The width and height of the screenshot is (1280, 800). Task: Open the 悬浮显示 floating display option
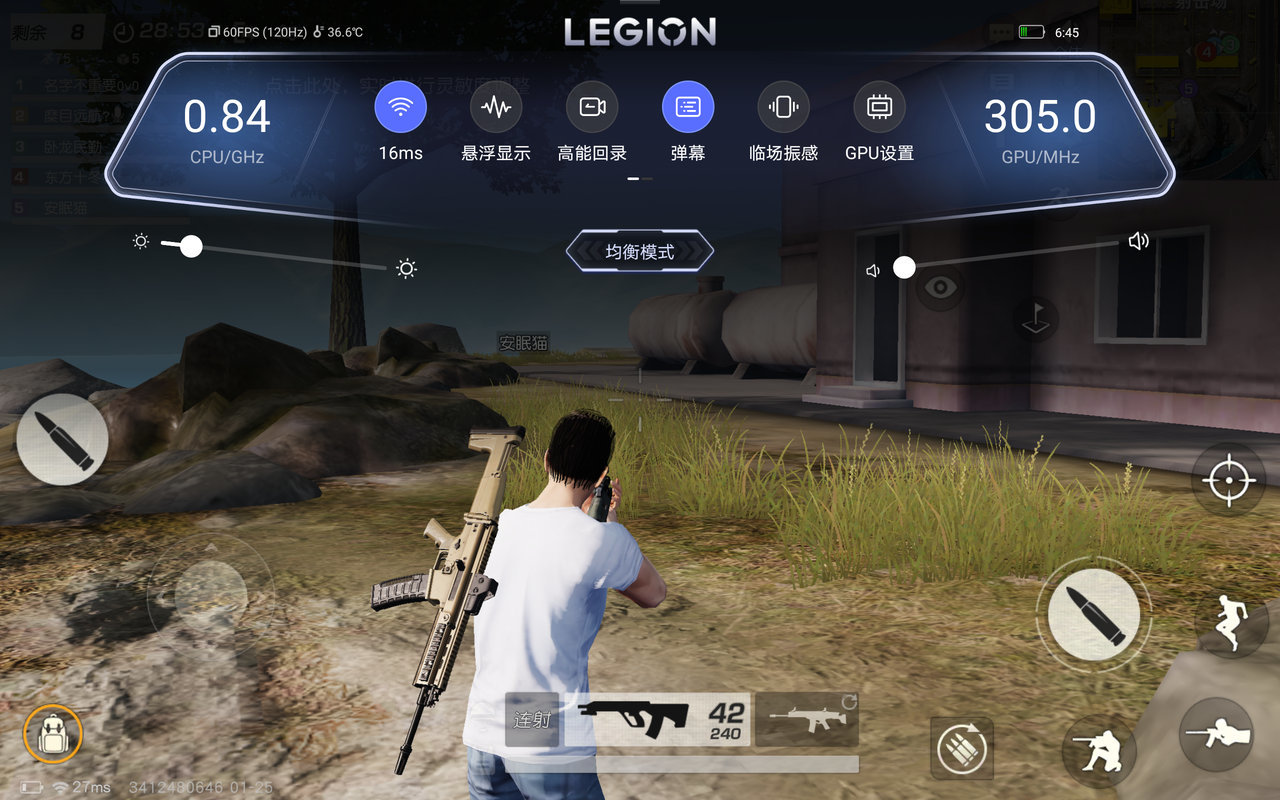tap(496, 107)
